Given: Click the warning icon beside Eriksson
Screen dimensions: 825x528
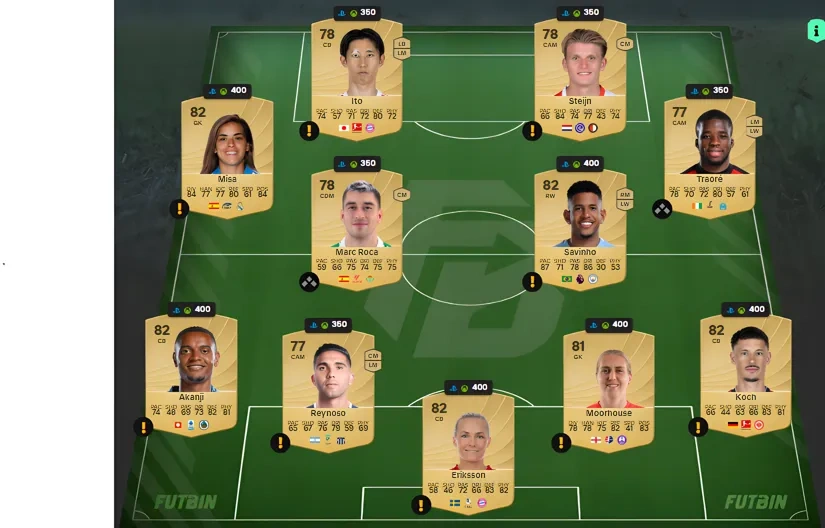Looking at the screenshot, I should point(421,505).
